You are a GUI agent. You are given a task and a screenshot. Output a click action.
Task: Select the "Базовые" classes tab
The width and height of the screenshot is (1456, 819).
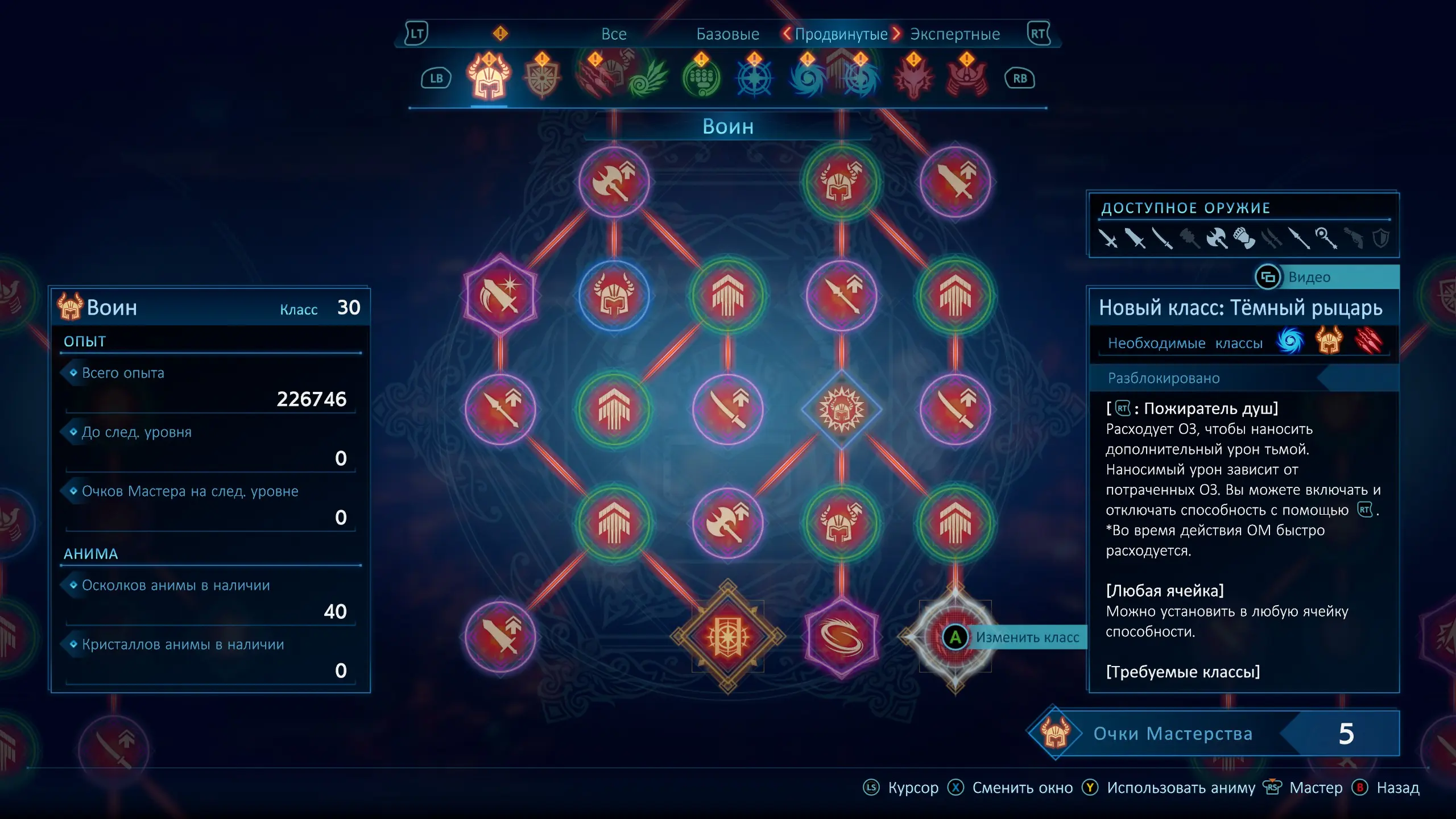pos(727,34)
